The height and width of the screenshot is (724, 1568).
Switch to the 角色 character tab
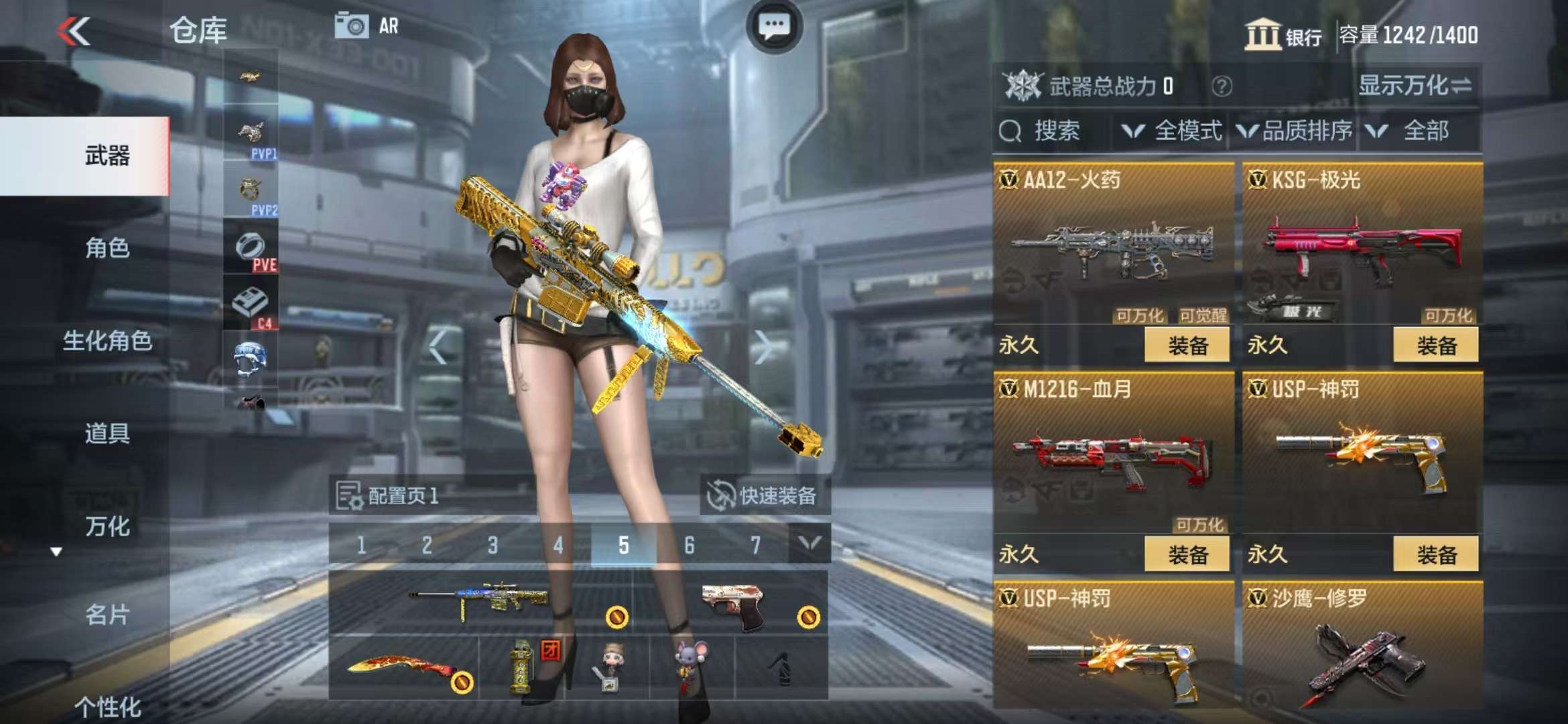pos(107,249)
